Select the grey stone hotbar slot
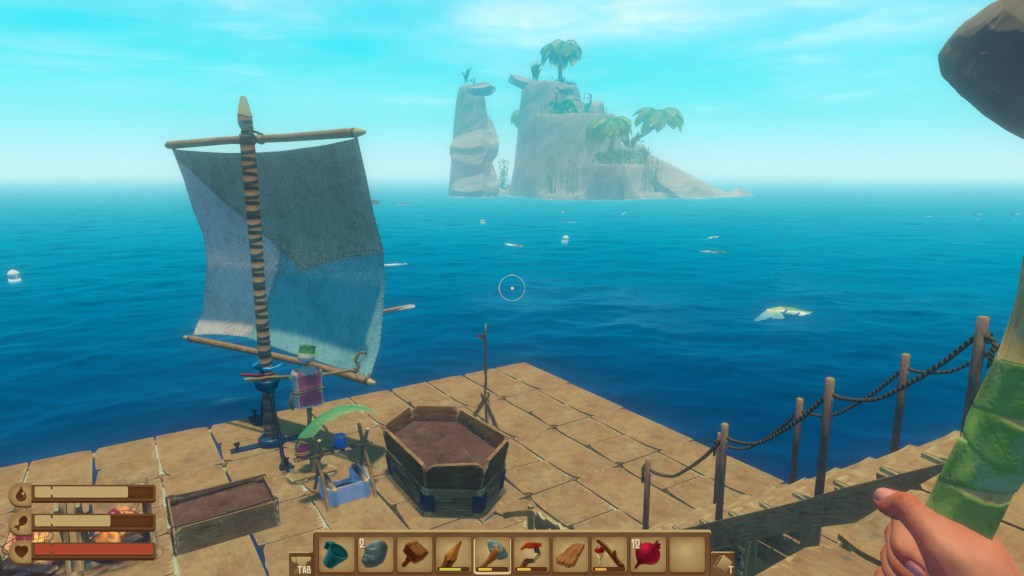Viewport: 1024px width, 576px height. click(375, 553)
